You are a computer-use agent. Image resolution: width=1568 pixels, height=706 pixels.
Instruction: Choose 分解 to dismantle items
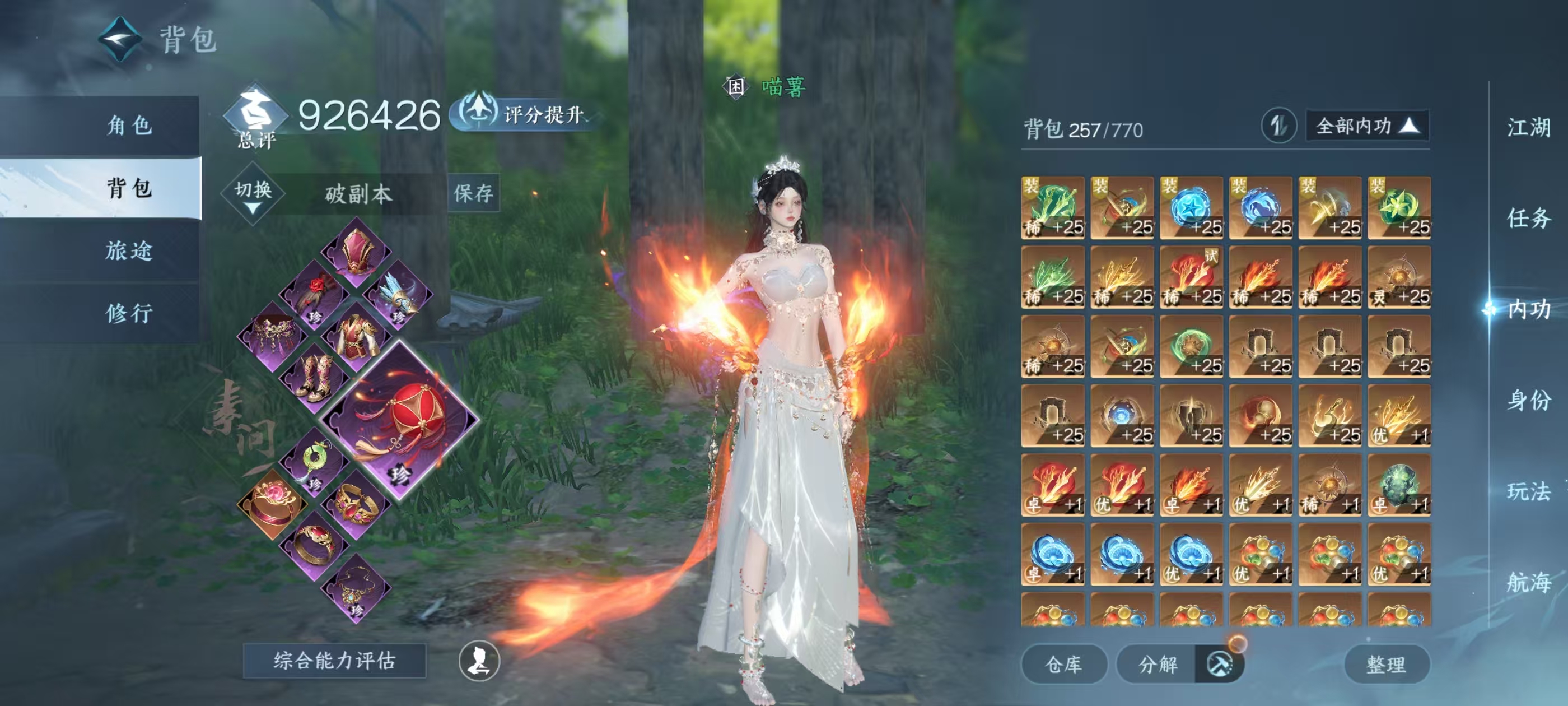1158,664
